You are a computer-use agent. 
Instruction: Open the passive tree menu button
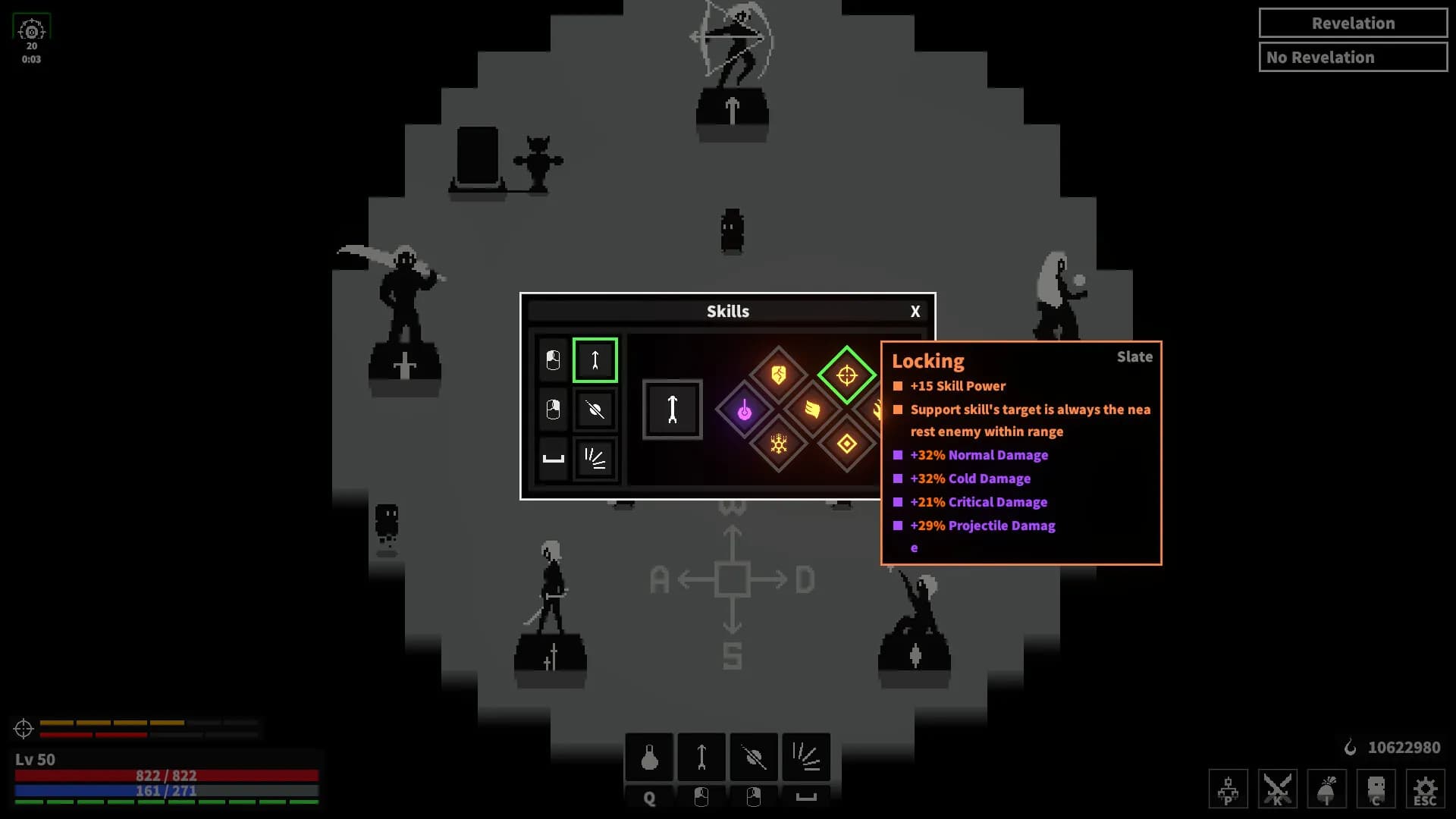pos(1228,789)
